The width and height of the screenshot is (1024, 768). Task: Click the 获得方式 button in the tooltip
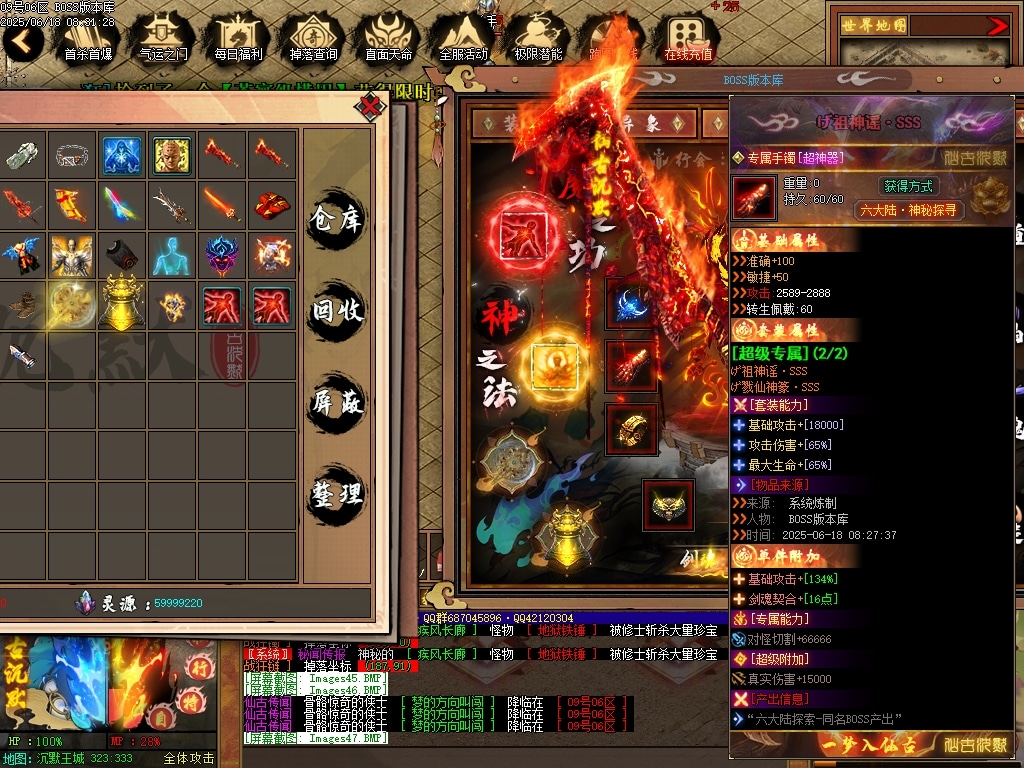point(907,186)
